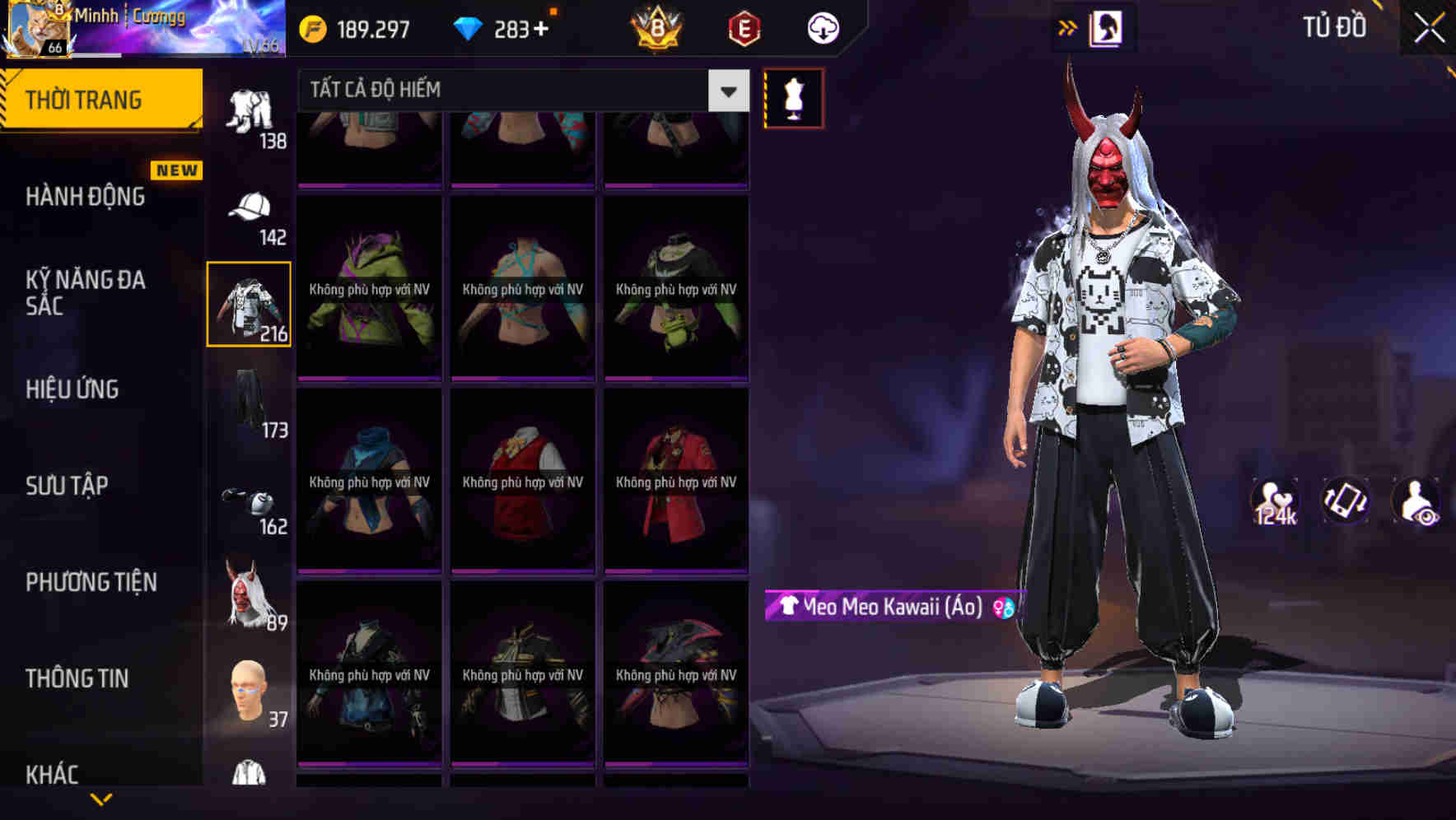Click the cloud download icon

point(822,27)
